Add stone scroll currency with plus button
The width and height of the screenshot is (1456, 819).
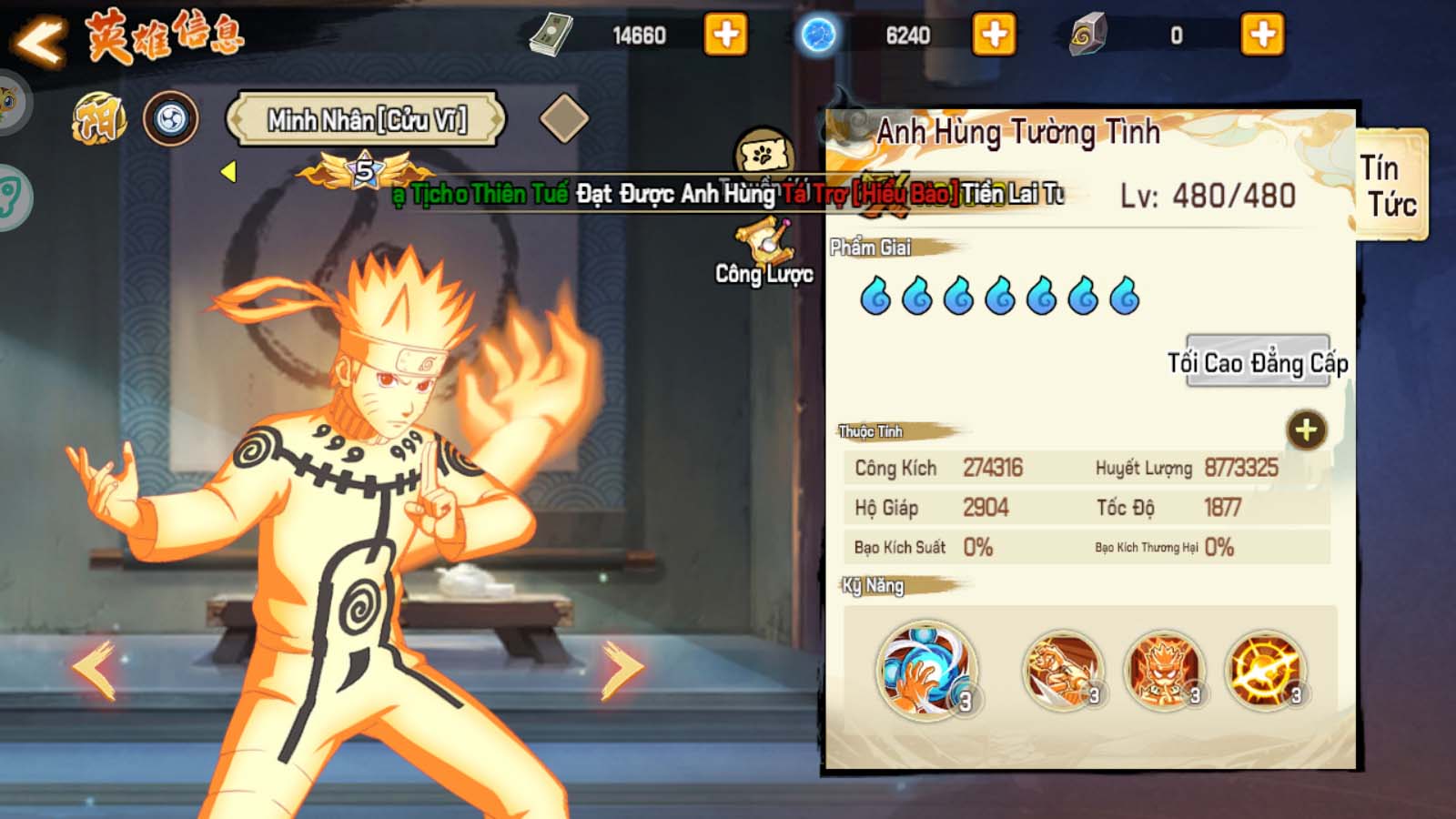tap(1262, 35)
